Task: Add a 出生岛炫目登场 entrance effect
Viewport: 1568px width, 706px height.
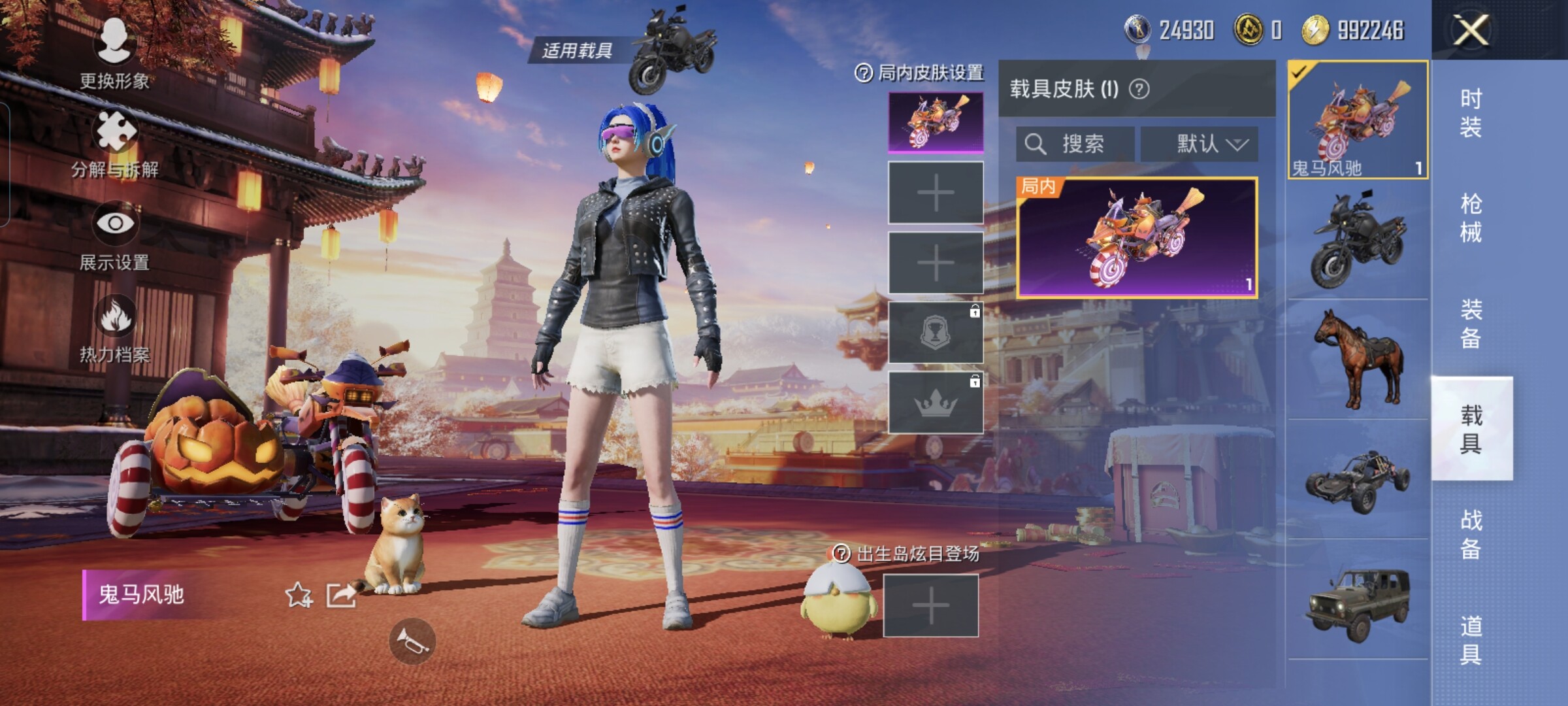Action: 931,606
